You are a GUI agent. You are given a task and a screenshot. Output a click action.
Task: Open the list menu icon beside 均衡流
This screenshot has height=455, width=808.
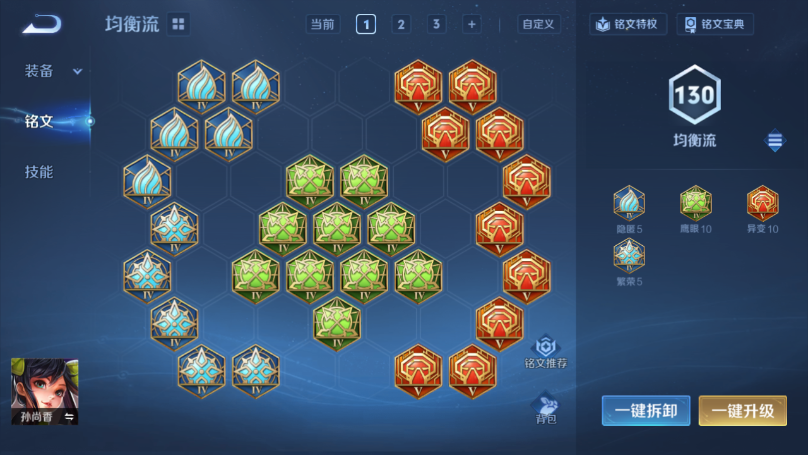click(775, 141)
